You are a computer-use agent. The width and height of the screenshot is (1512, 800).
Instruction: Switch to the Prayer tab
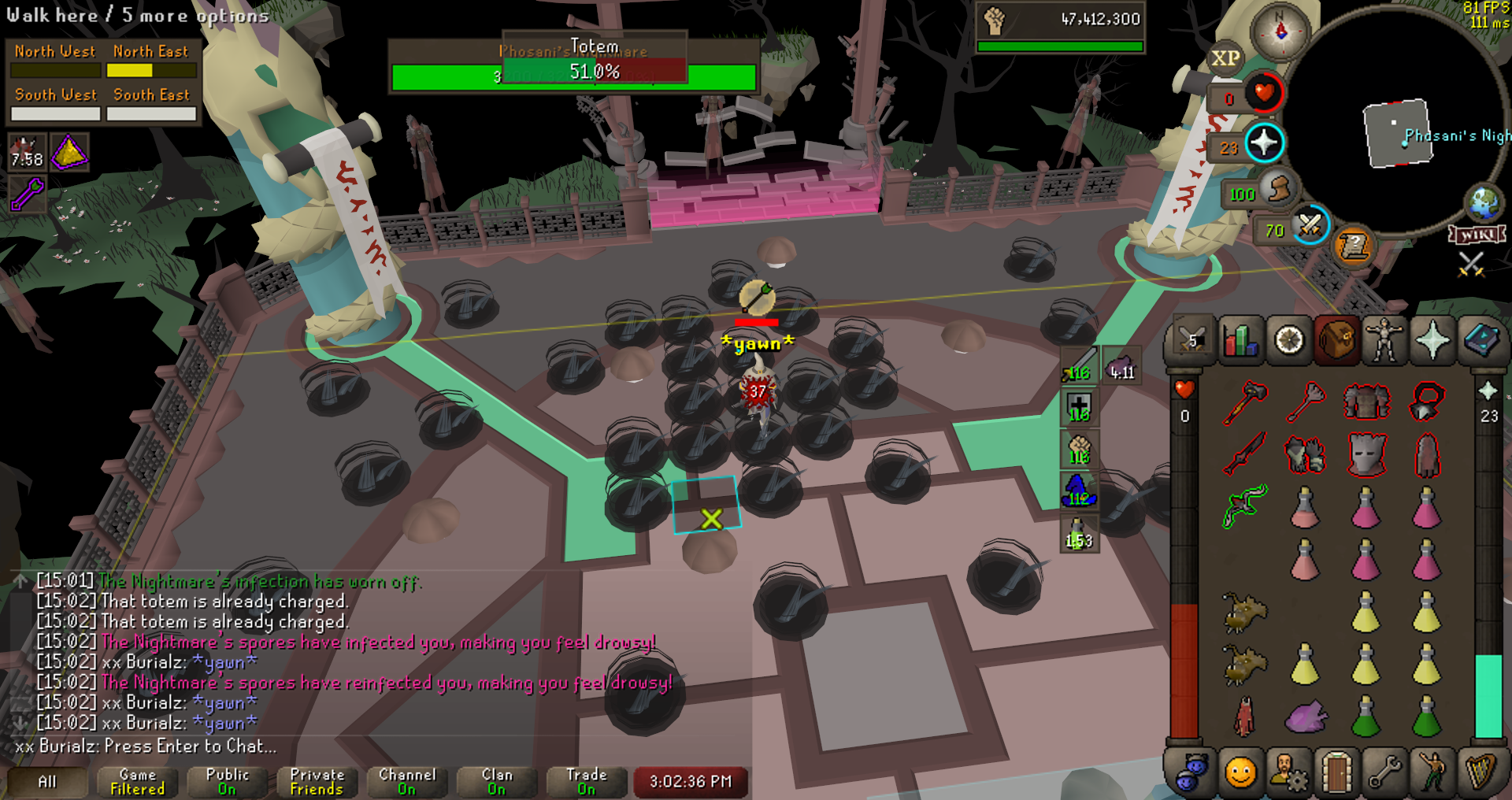tap(1432, 341)
